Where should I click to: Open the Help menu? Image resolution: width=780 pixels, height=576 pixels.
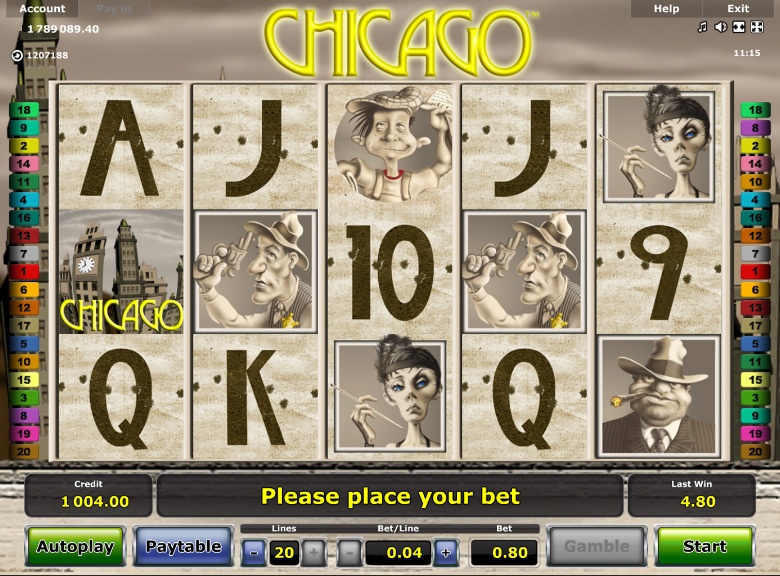pos(666,9)
